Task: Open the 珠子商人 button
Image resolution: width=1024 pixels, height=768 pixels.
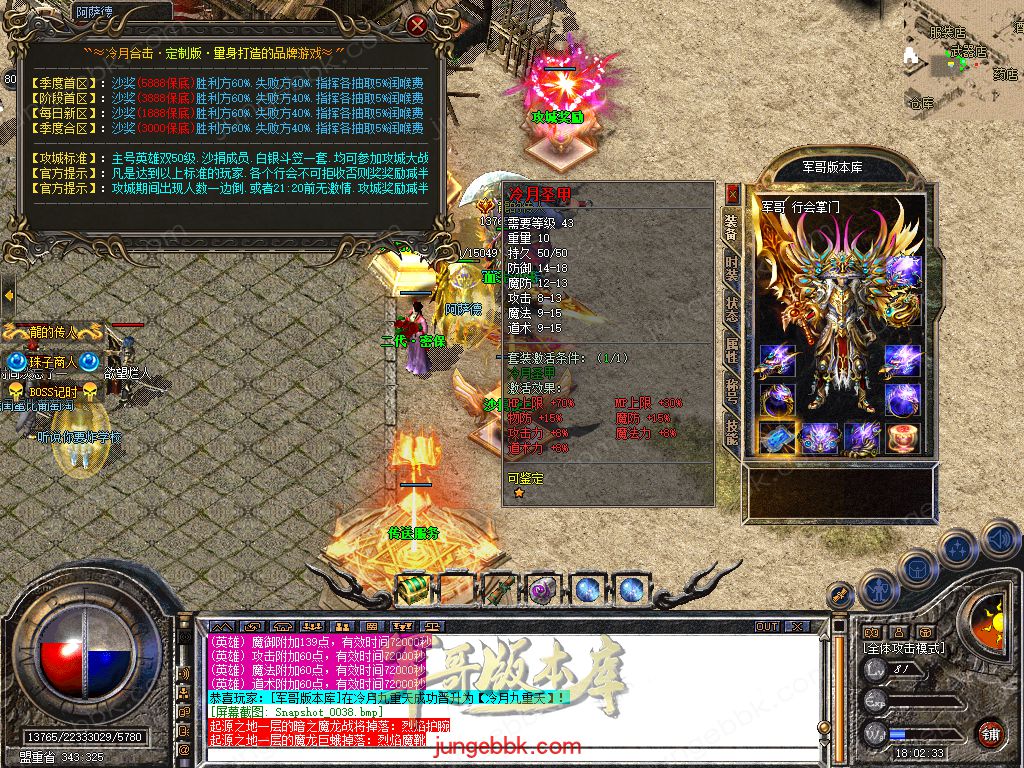Action: pyautogui.click(x=52, y=362)
